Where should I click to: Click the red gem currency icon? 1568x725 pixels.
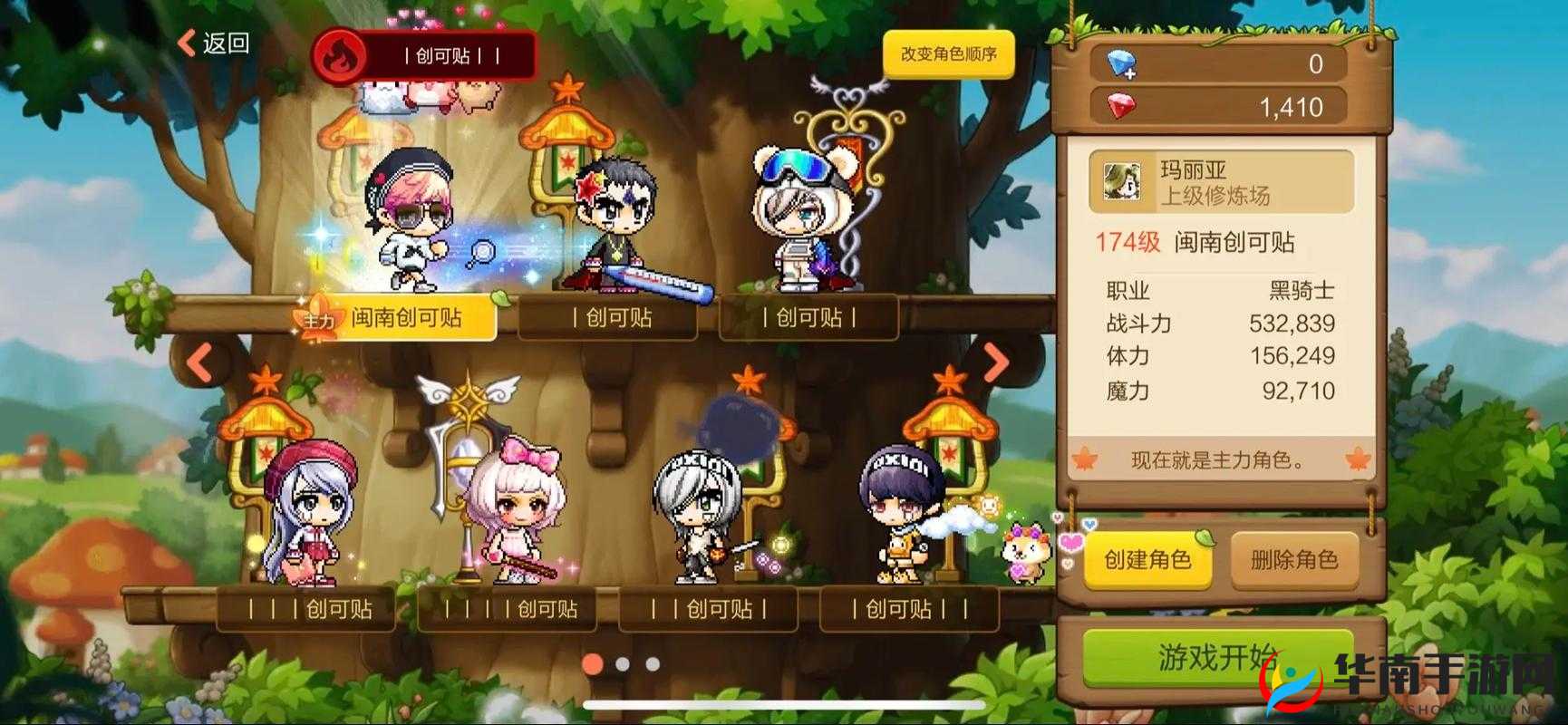(x=1121, y=107)
